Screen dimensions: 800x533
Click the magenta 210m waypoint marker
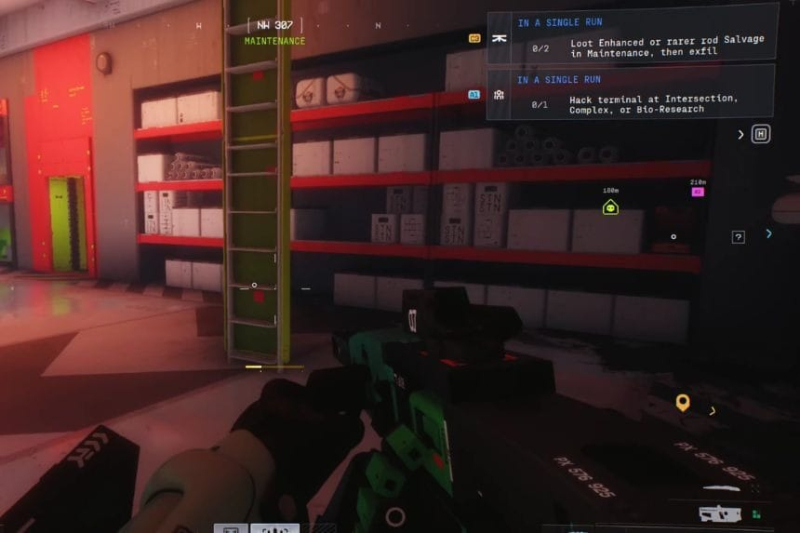[698, 191]
